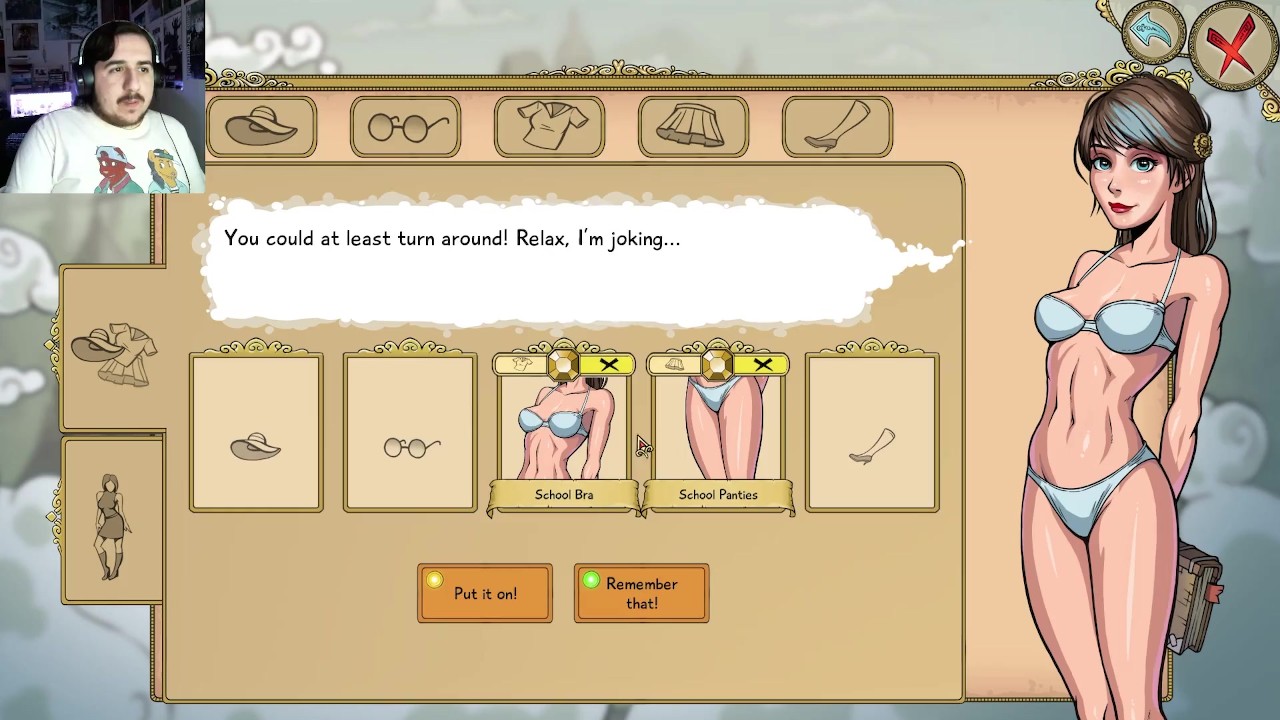
Task: Close the wardrobe with the red X
Action: tap(1233, 45)
